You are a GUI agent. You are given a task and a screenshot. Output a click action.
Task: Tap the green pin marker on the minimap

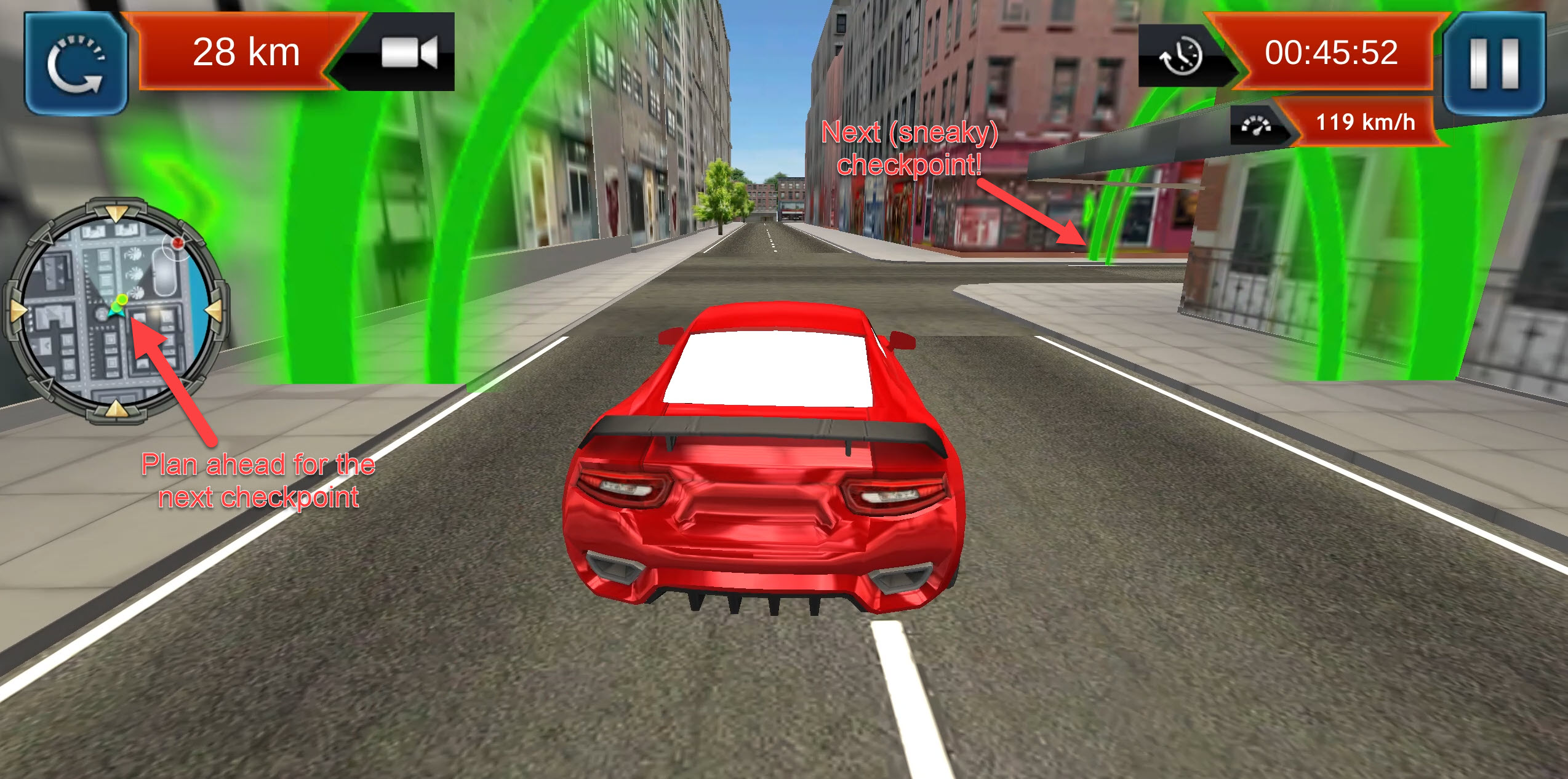point(122,300)
